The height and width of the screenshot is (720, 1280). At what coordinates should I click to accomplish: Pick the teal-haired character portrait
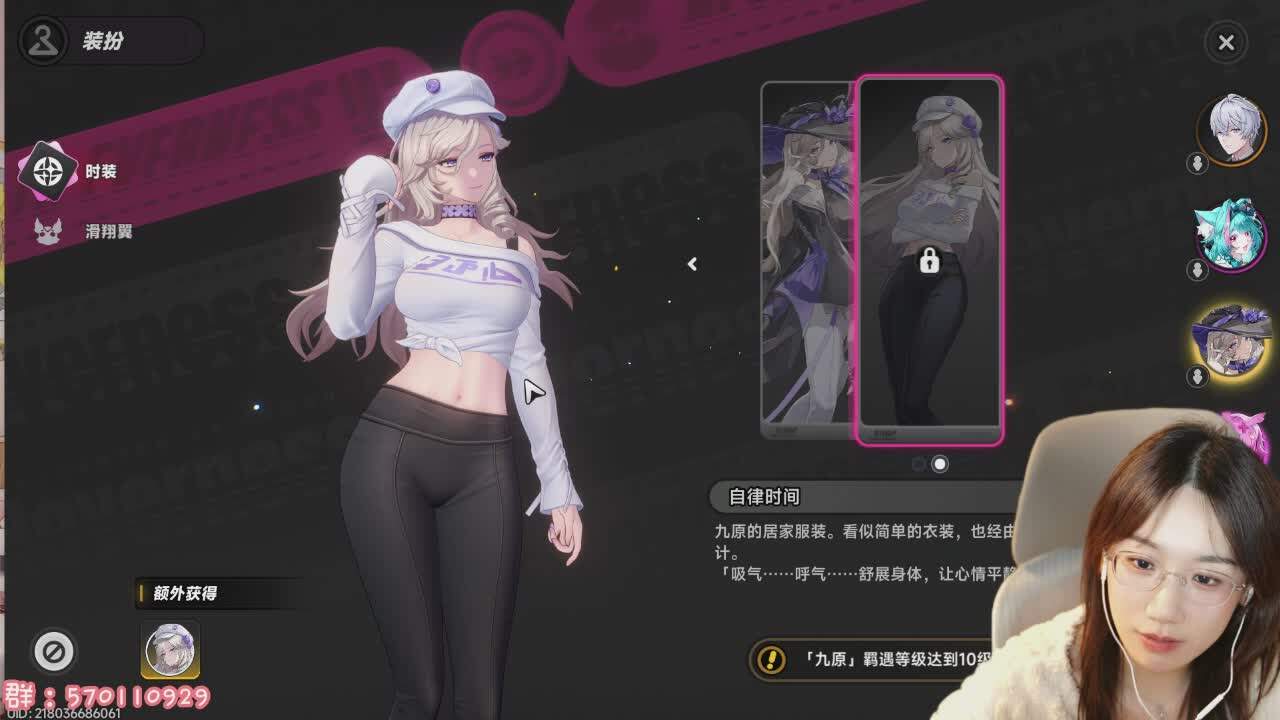pos(1232,235)
